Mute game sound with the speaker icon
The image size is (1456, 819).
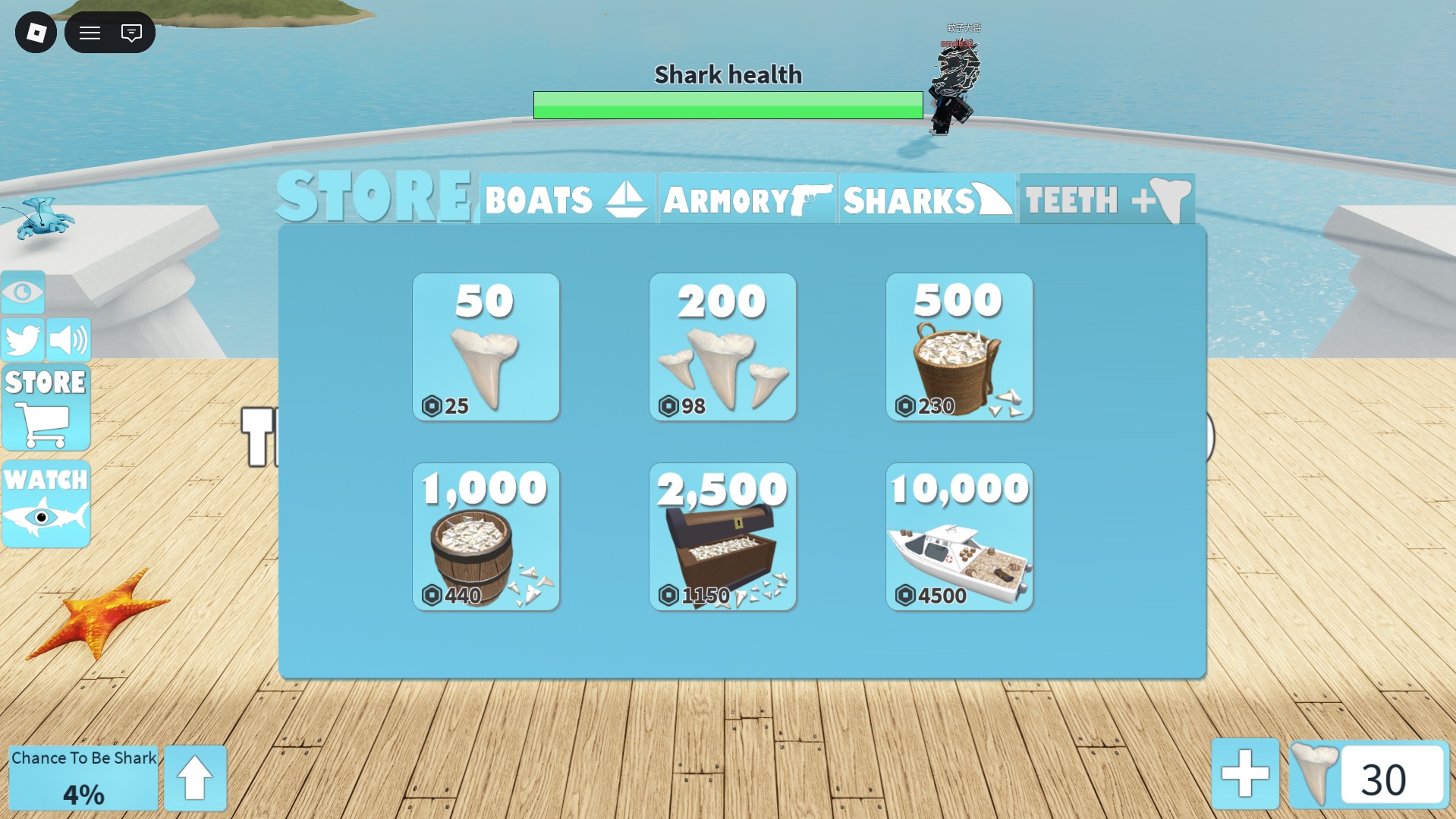click(70, 341)
